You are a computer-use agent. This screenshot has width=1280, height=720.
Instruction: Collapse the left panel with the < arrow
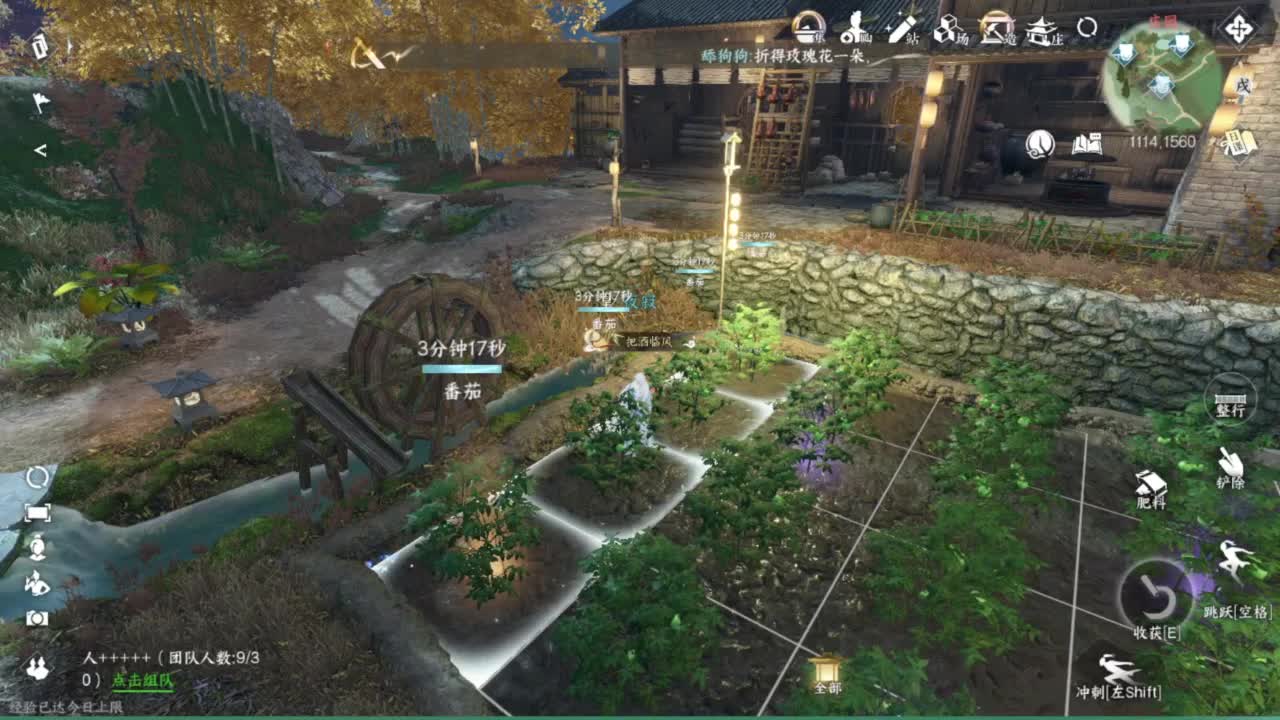[42, 150]
